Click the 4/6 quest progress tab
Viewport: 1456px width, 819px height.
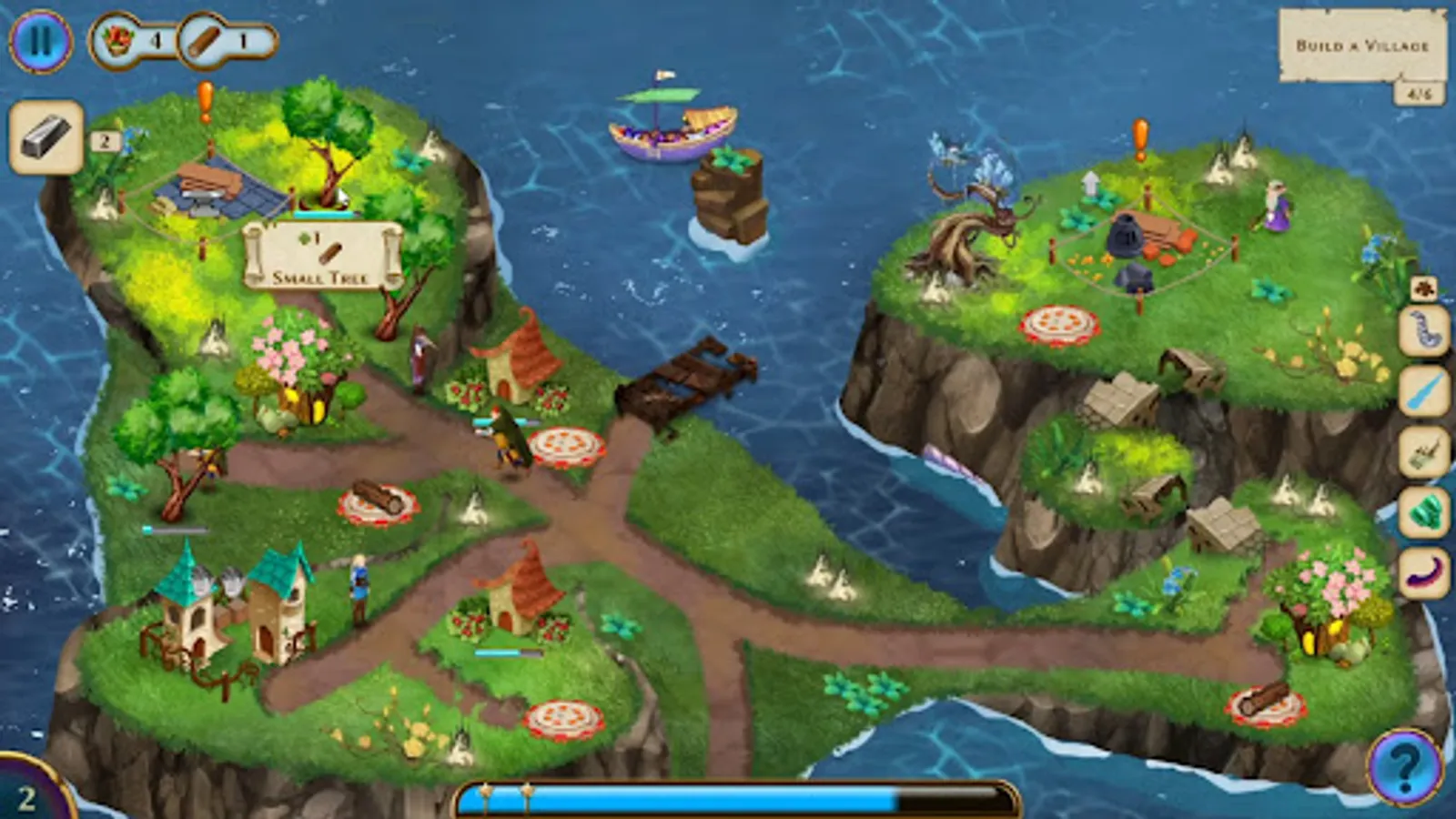tap(1421, 91)
